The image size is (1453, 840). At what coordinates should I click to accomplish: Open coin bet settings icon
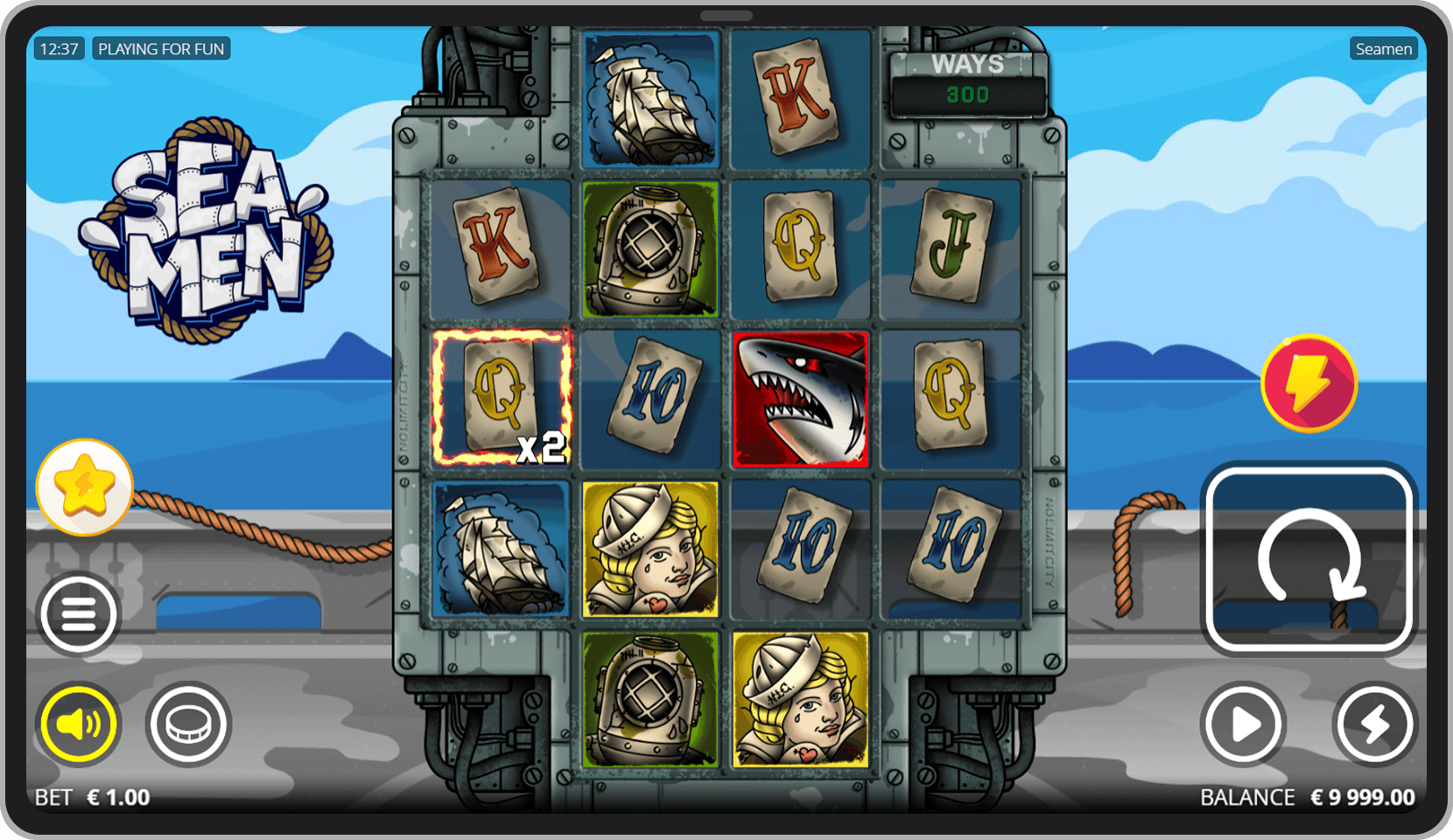189,725
